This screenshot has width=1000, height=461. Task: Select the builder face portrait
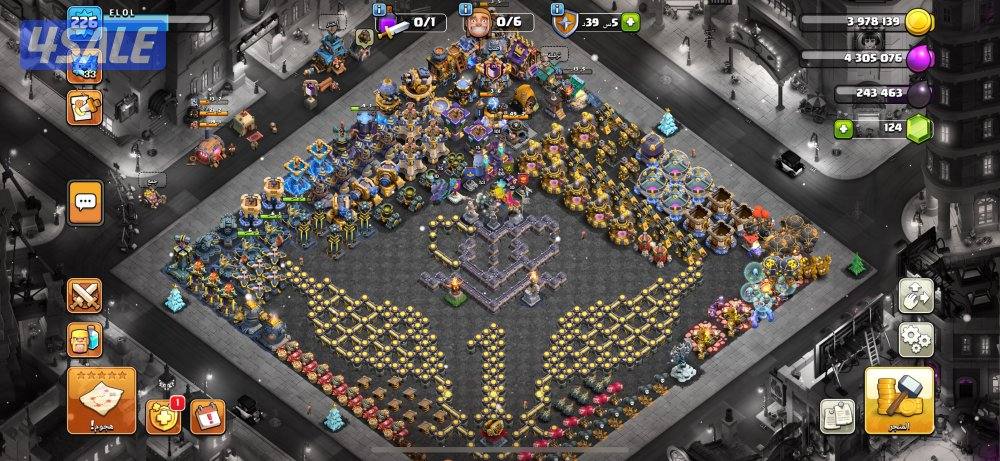[481, 21]
